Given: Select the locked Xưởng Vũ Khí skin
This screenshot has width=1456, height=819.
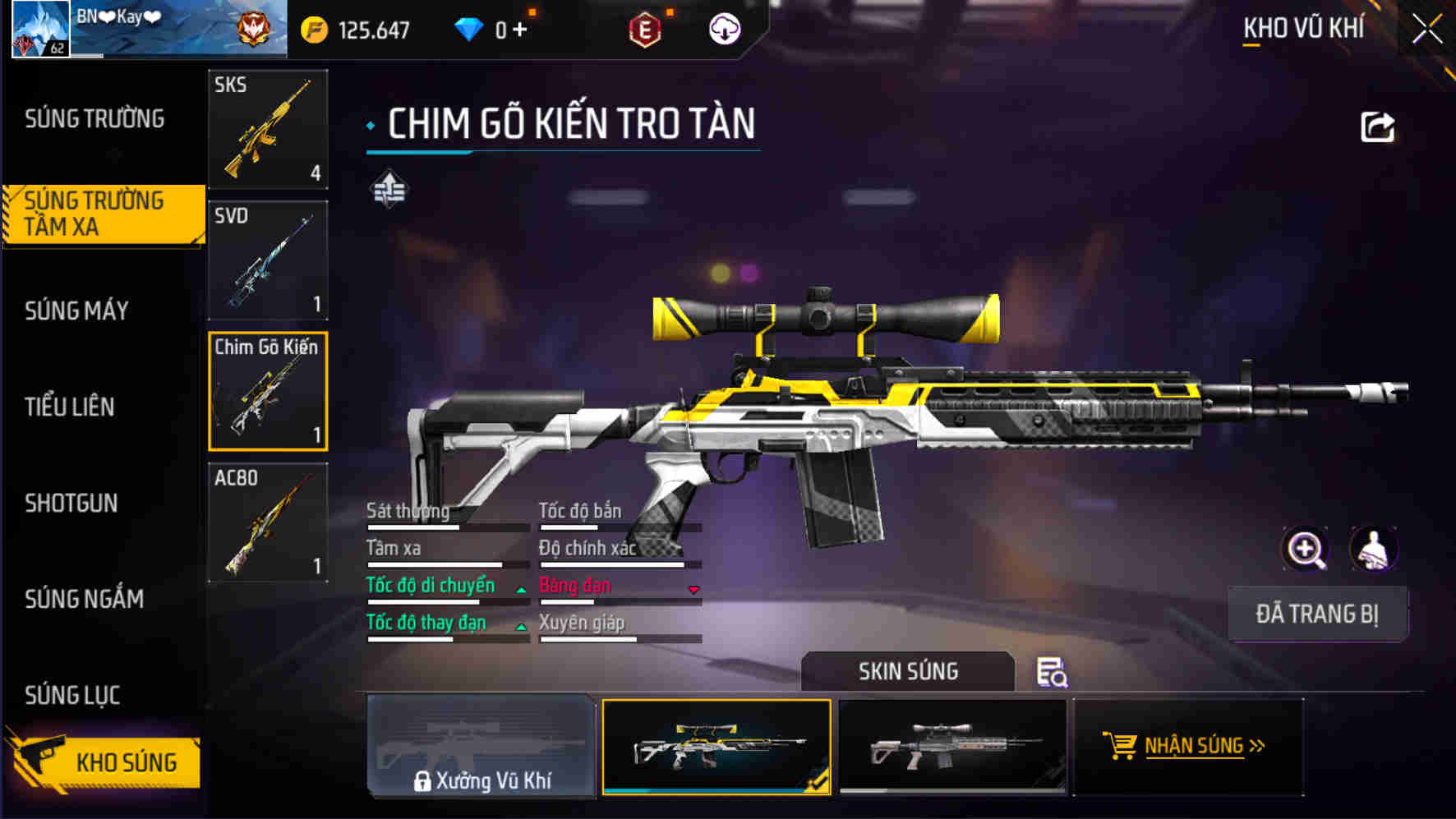Looking at the screenshot, I should tap(481, 746).
